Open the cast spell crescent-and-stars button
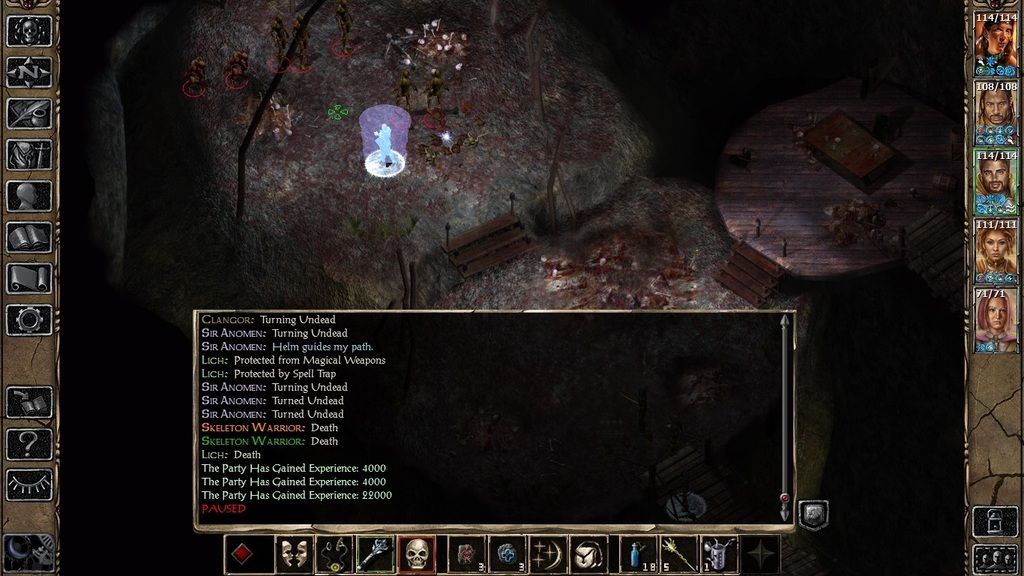The image size is (1024, 576). pyautogui.click(x=551, y=554)
